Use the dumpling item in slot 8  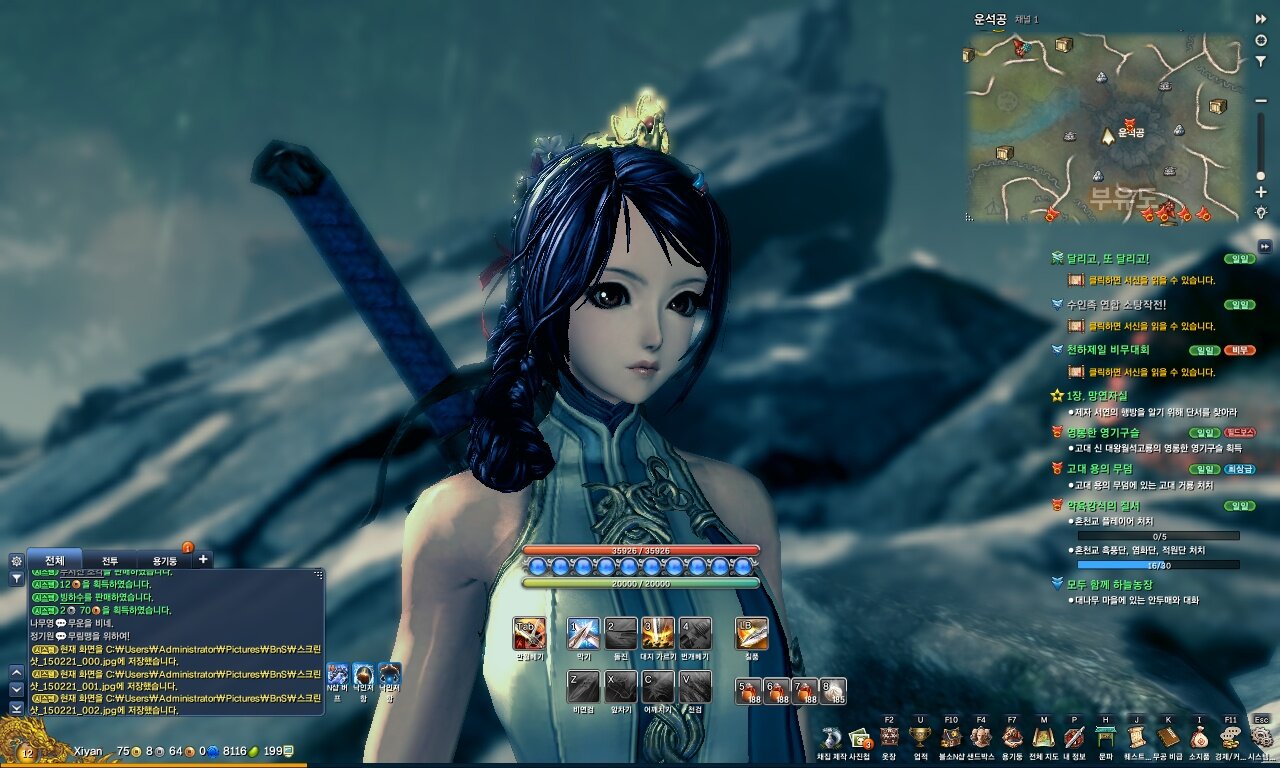click(833, 690)
